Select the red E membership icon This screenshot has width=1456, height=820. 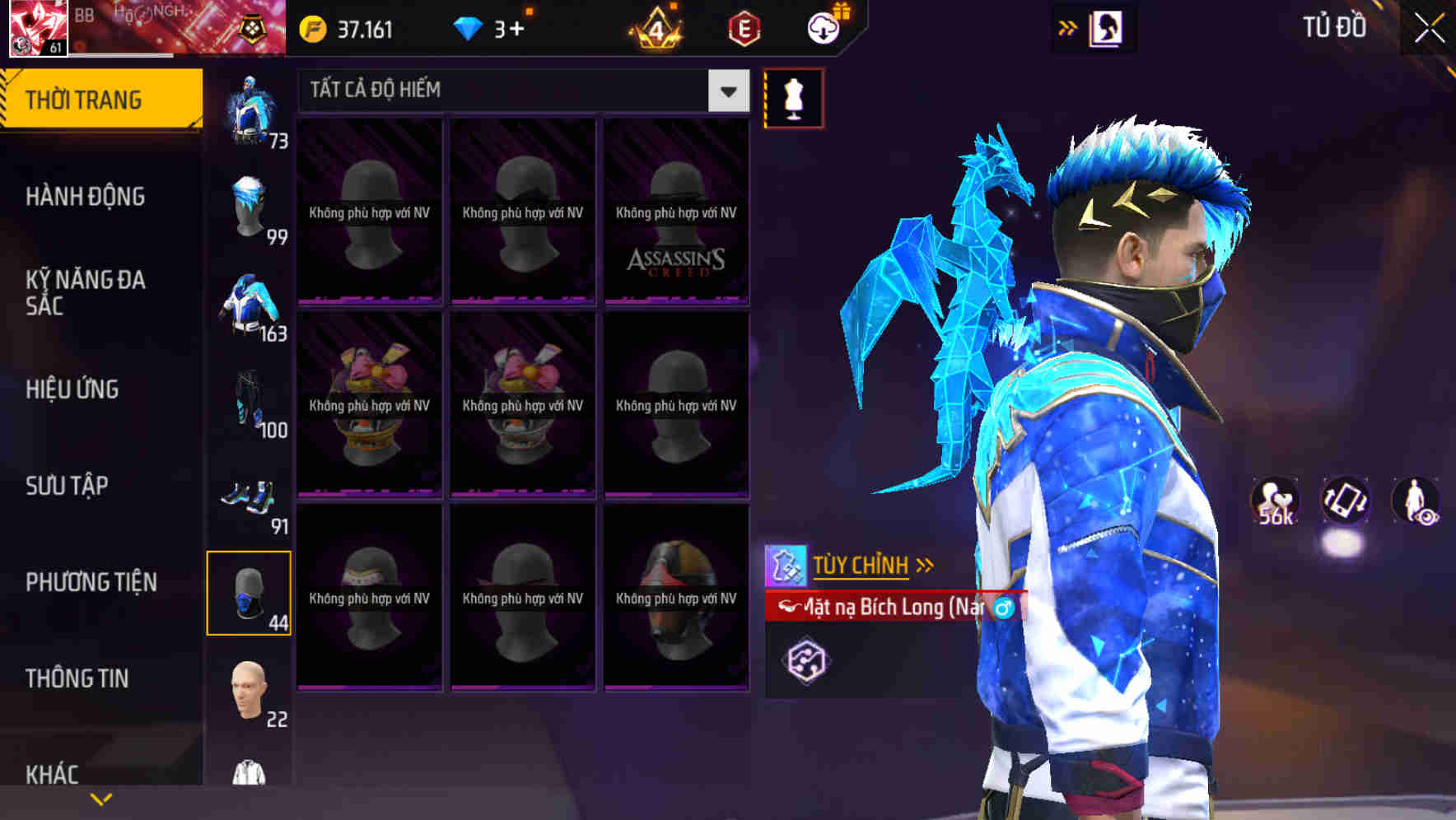[745, 28]
